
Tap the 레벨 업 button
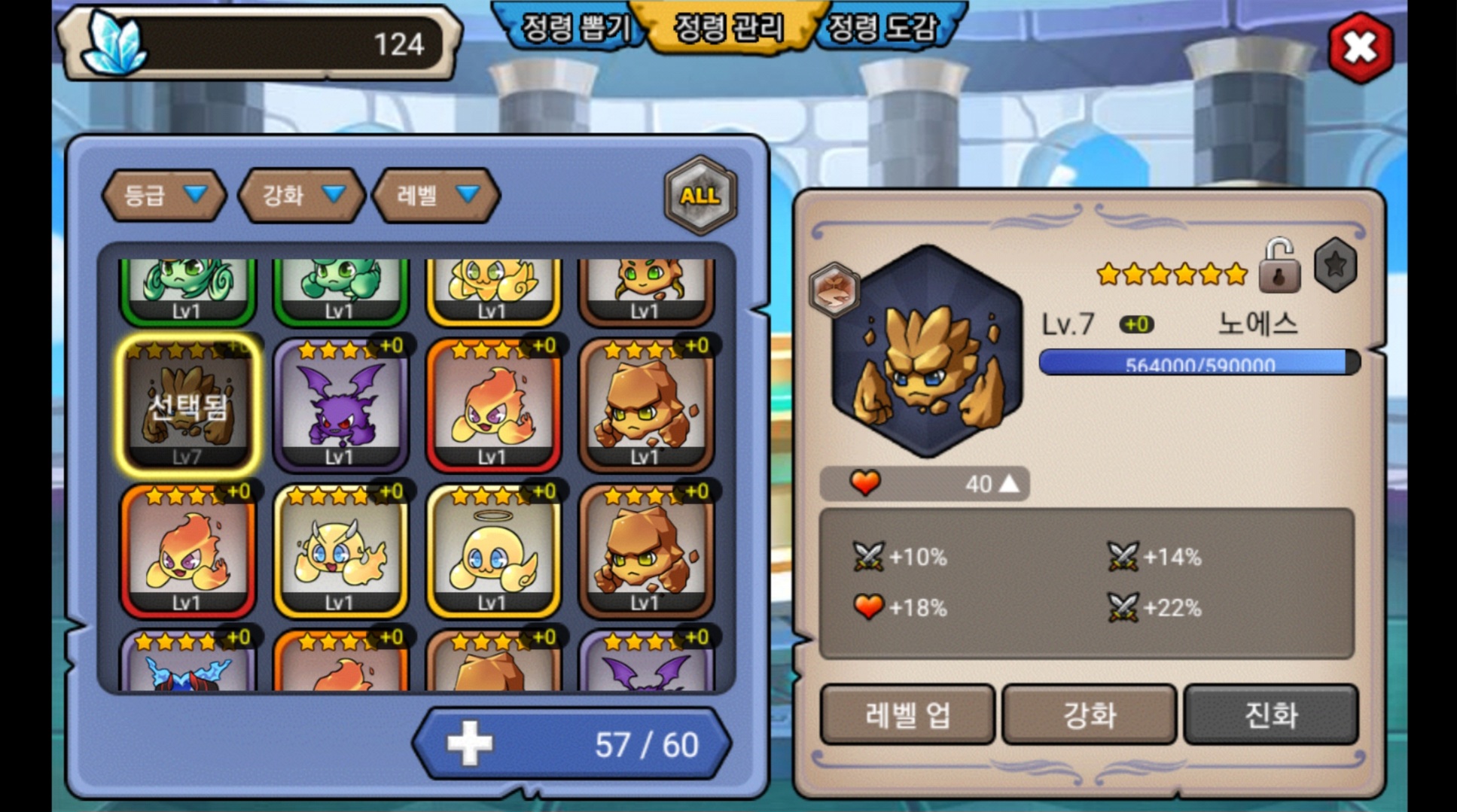[907, 714]
